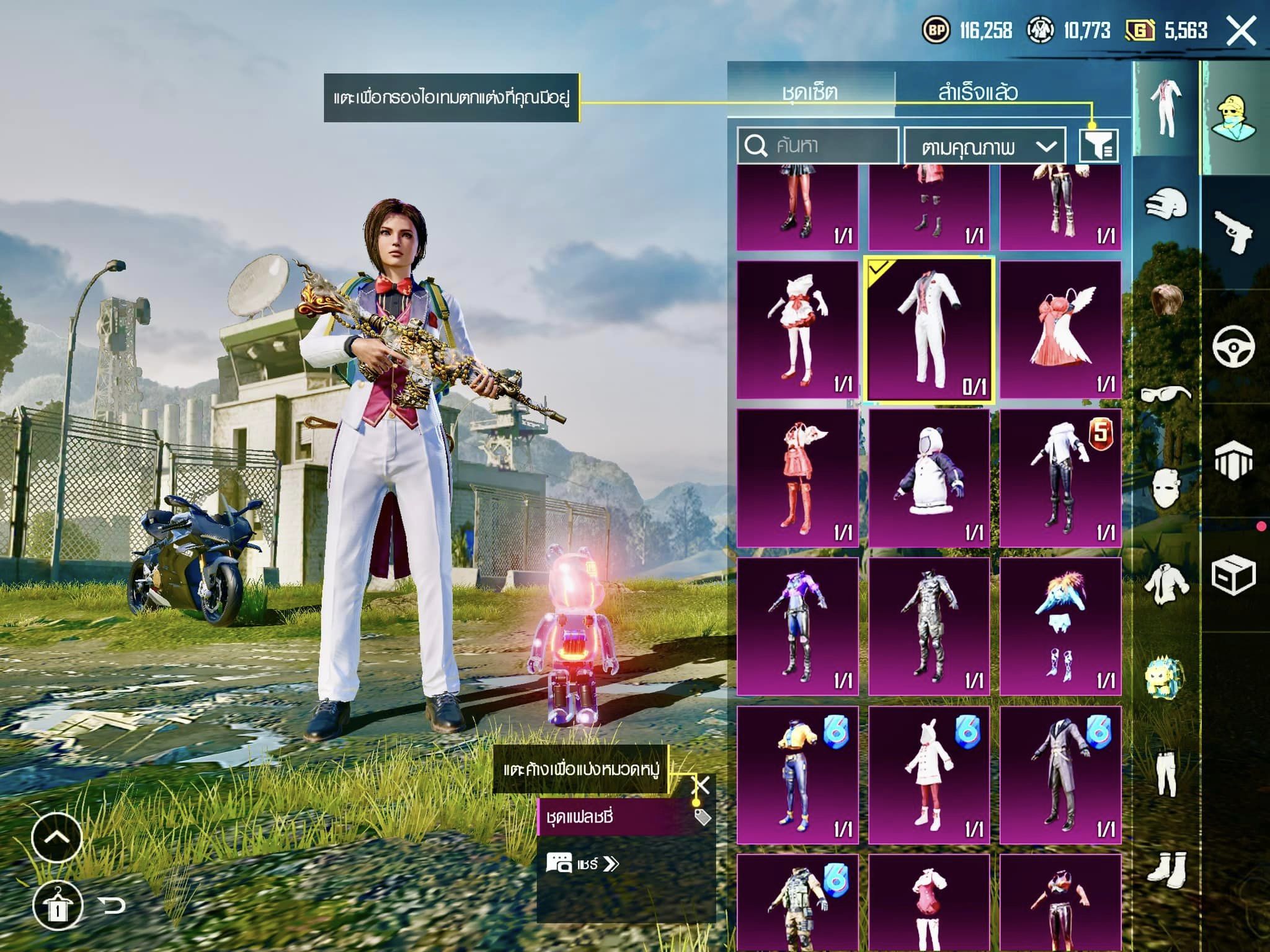Image resolution: width=1270 pixels, height=952 pixels.
Task: Select the white tuxedo suit outfit
Action: point(929,330)
